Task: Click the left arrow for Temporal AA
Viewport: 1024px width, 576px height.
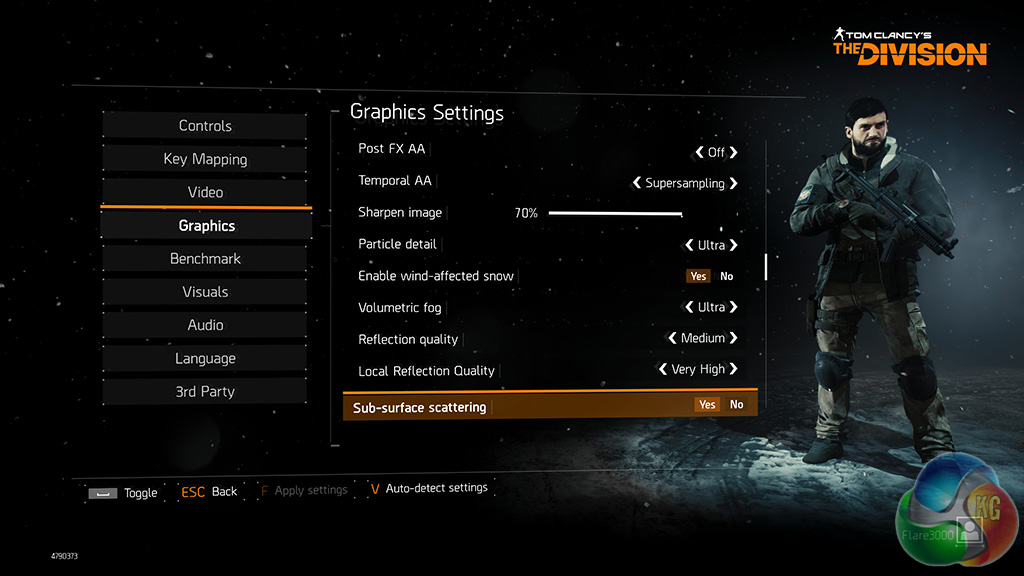Action: pyautogui.click(x=637, y=184)
